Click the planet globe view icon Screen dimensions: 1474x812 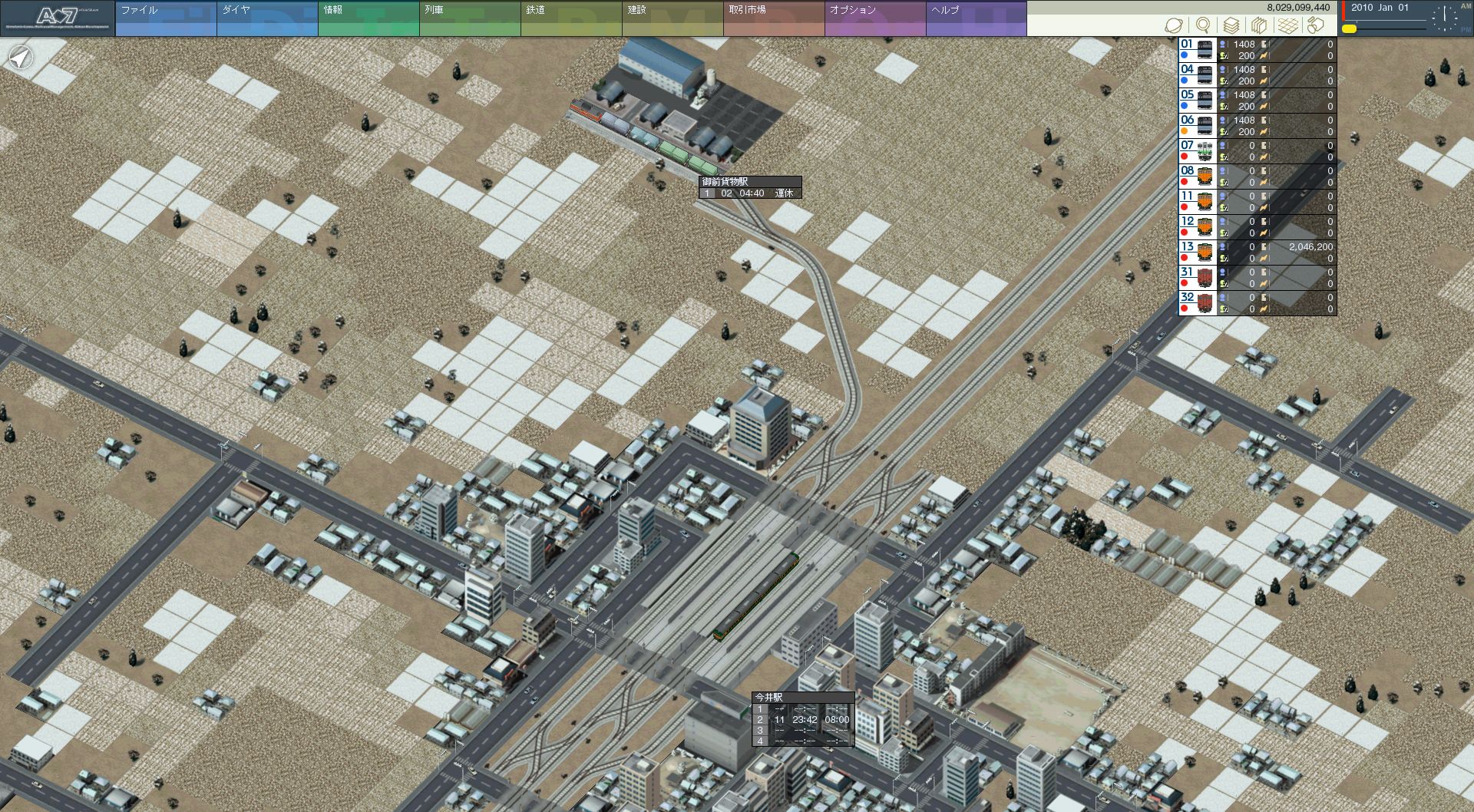pyautogui.click(x=1174, y=25)
